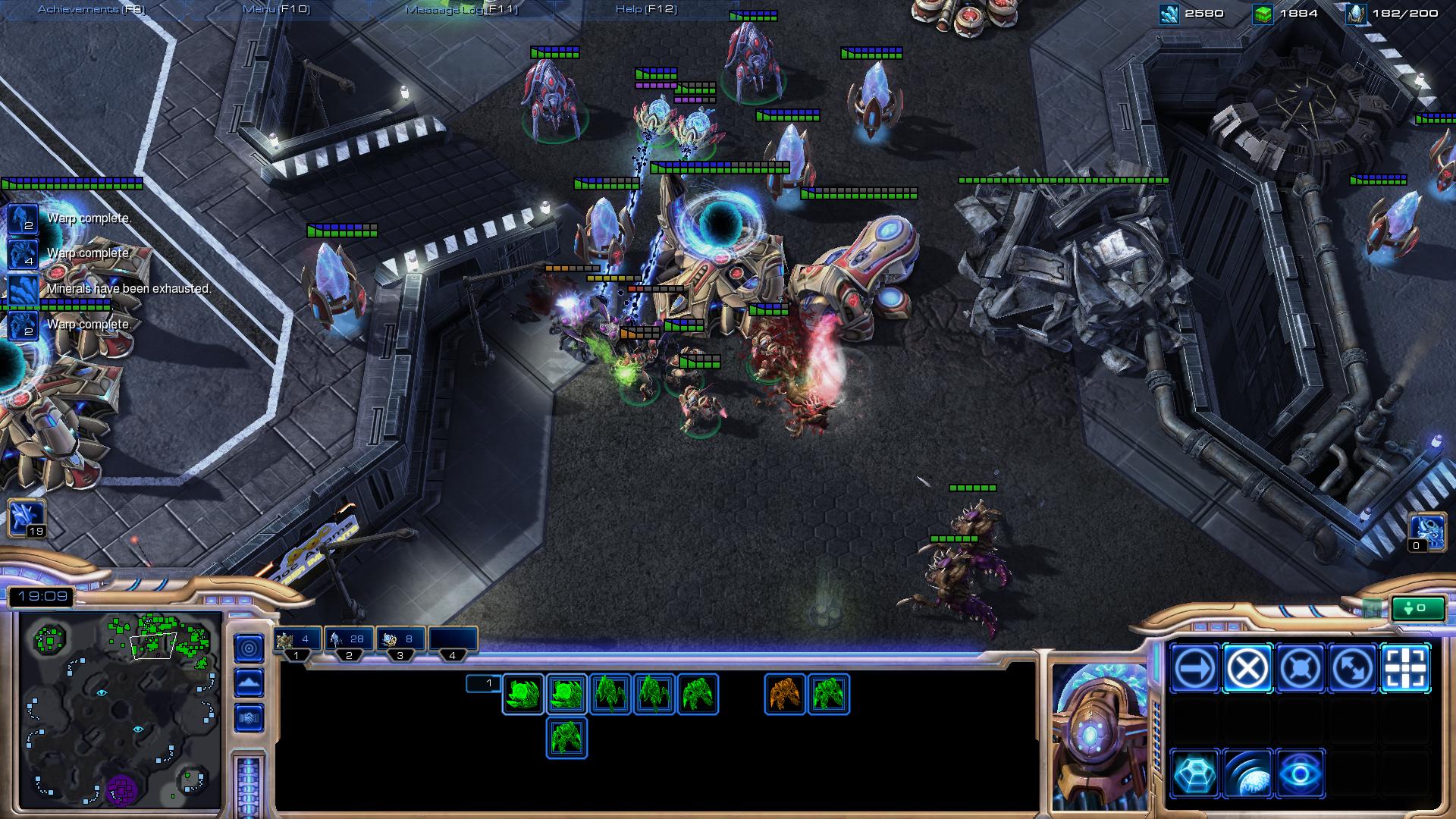Select control group 2
1456x819 pixels.
349,639
